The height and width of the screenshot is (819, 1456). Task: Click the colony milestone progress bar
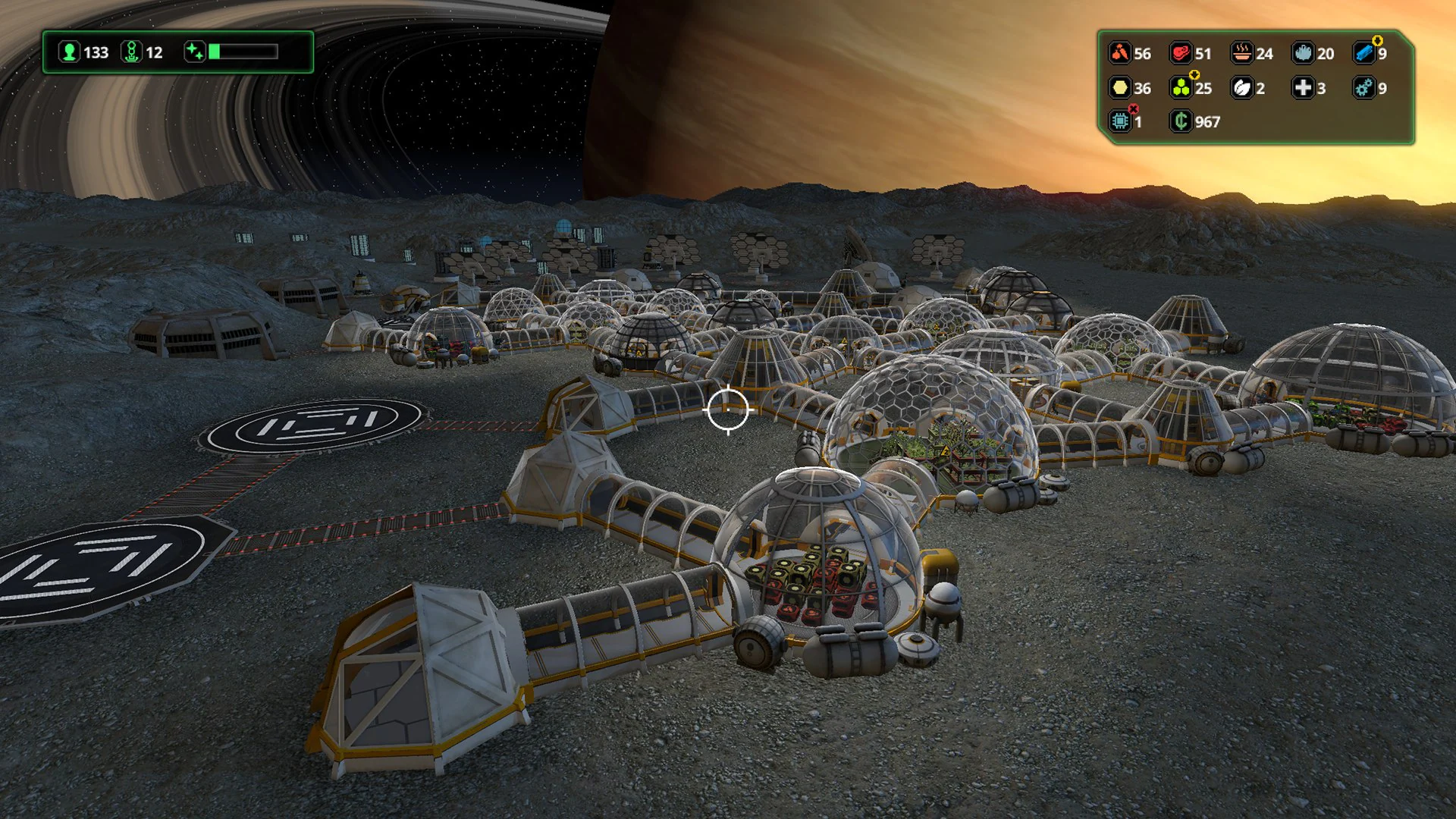click(x=244, y=52)
